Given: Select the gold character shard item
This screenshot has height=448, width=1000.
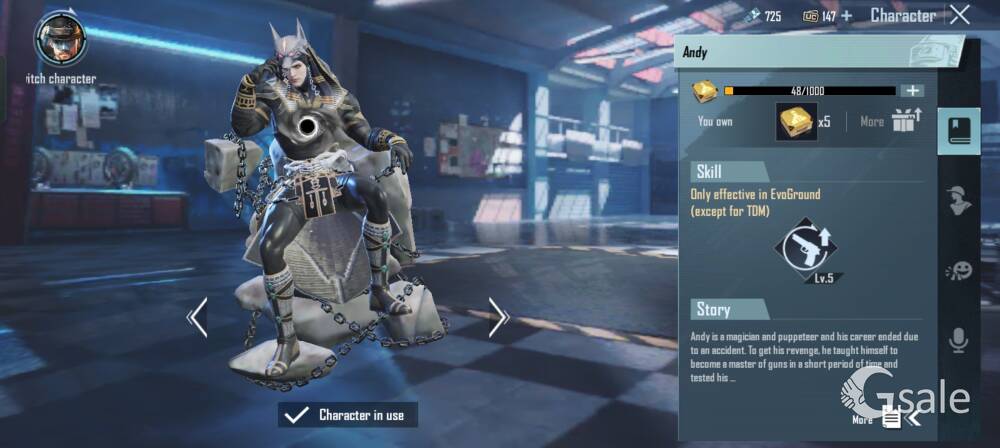Looking at the screenshot, I should 796,122.
